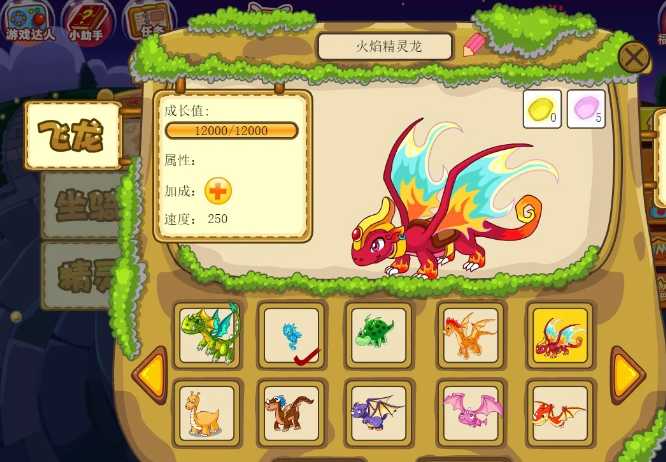666x462 pixels.
Task: Click the orange plus bonus button
Action: click(218, 190)
